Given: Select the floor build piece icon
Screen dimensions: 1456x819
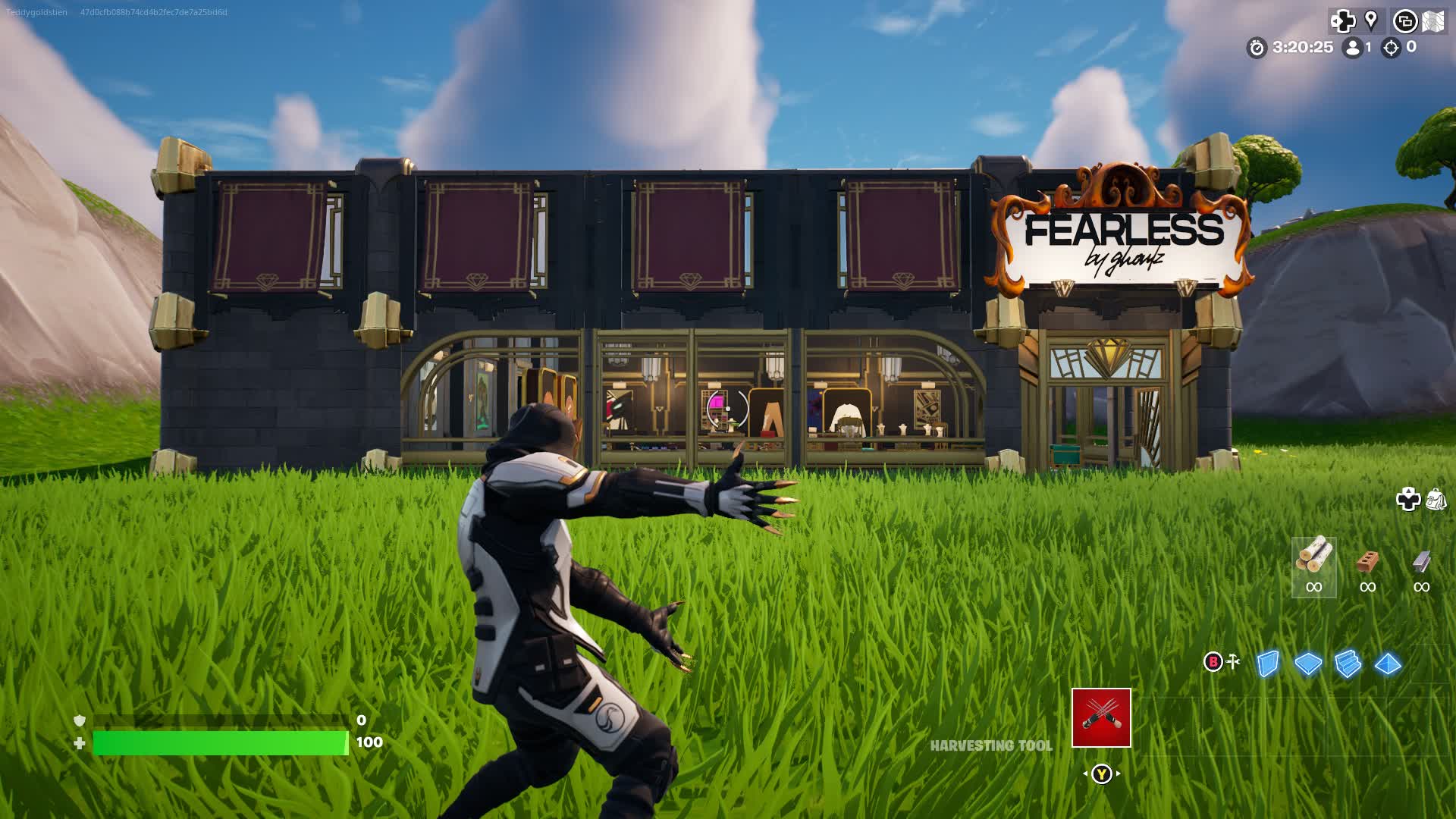Looking at the screenshot, I should [x=1307, y=664].
